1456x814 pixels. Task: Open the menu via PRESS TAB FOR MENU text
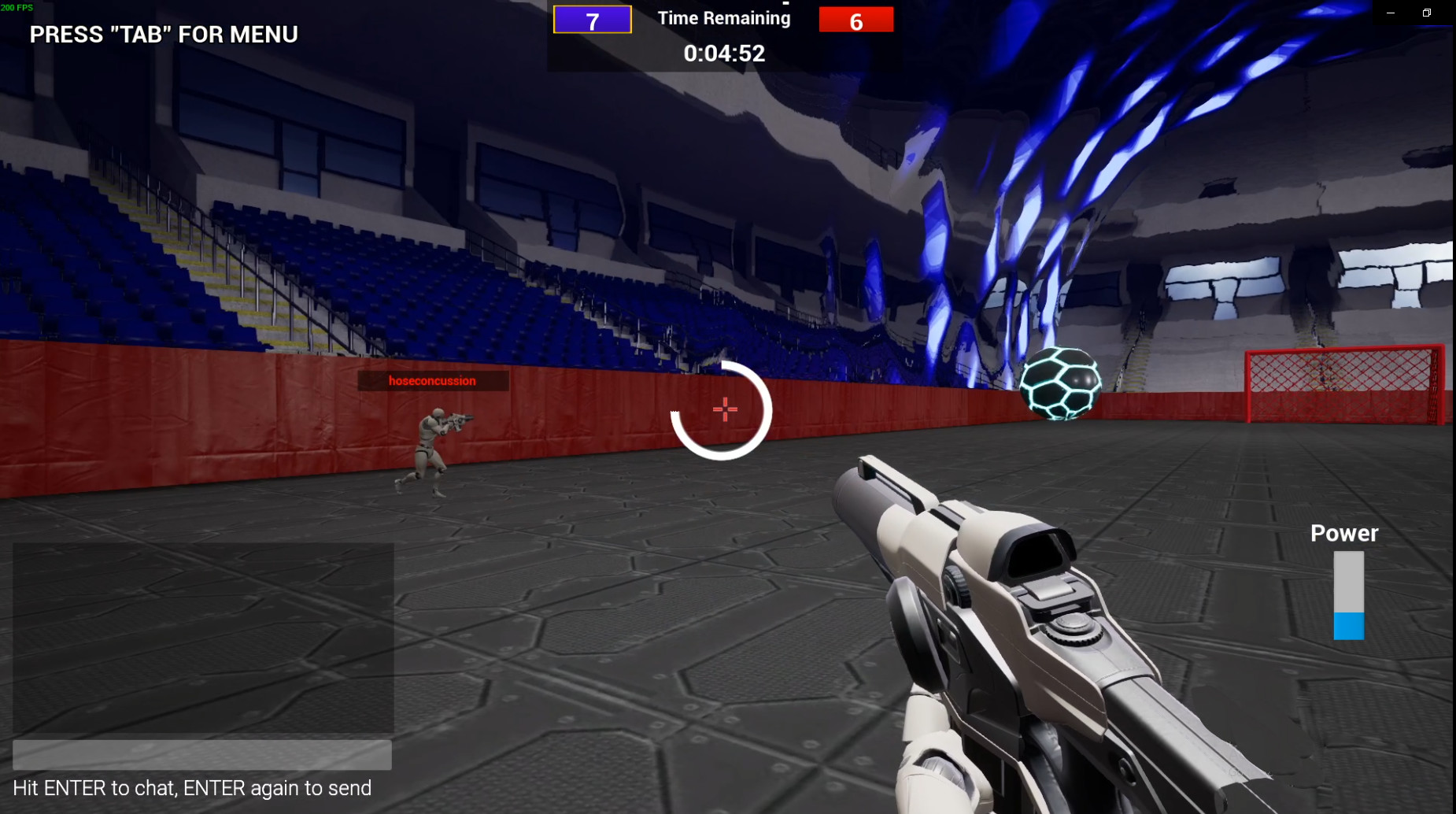163,35
